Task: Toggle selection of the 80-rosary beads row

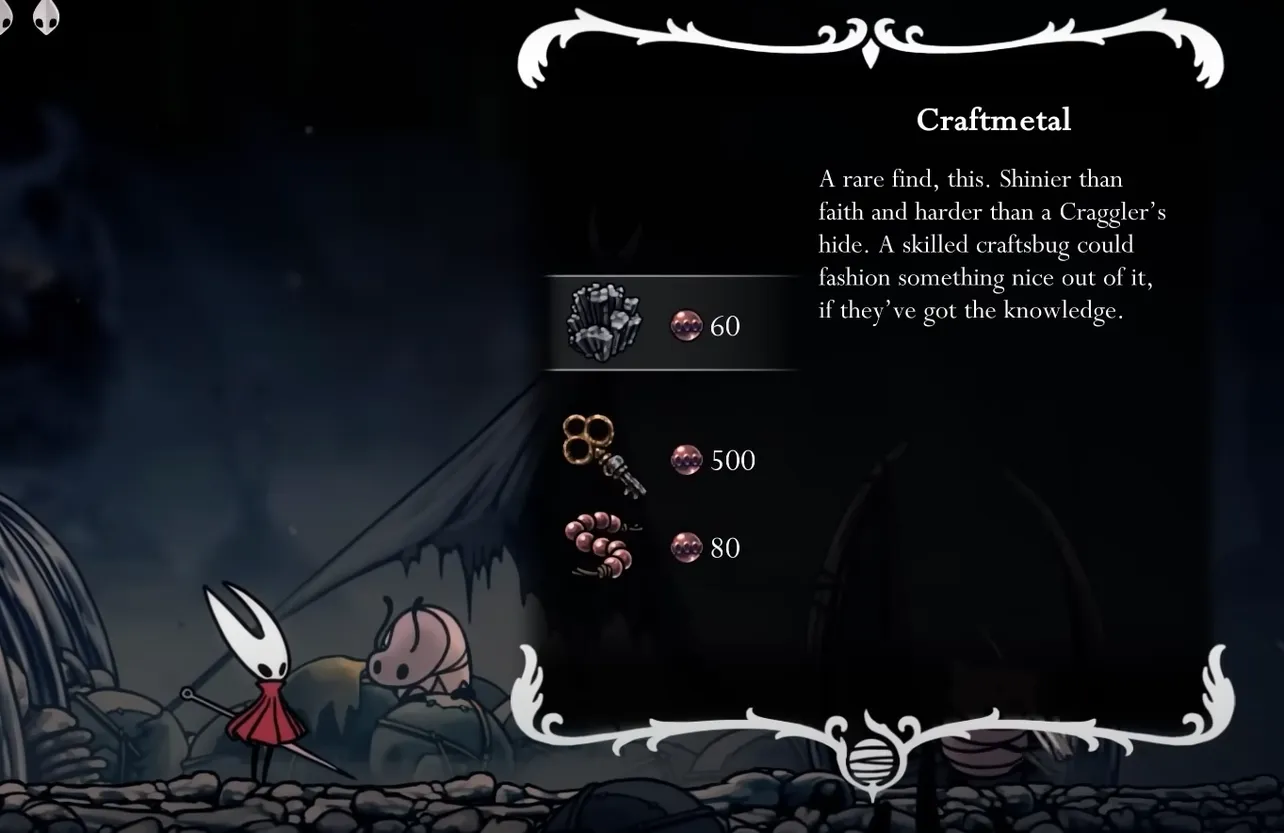Action: tap(668, 547)
